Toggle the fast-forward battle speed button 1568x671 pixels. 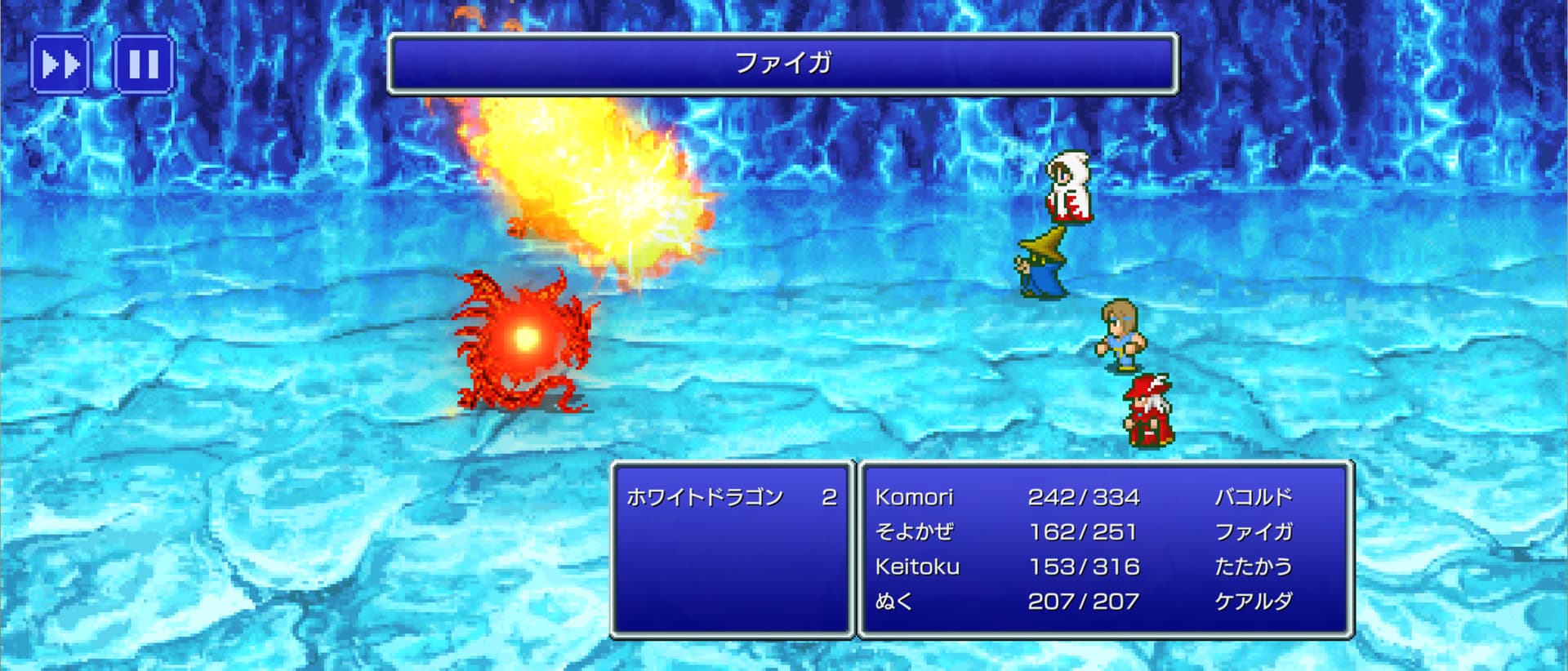point(60,64)
